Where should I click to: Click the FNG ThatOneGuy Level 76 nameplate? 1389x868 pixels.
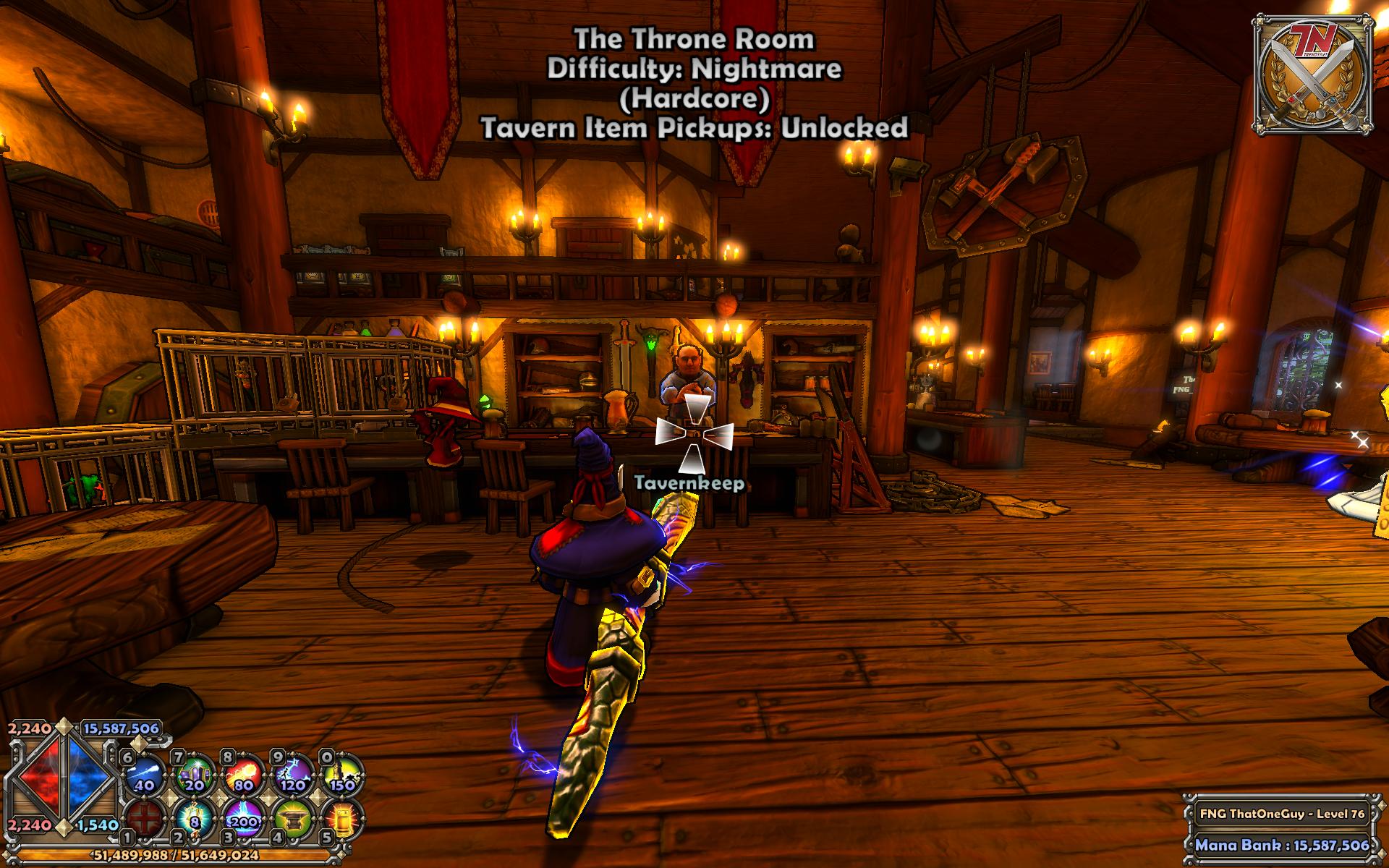coord(1282,814)
